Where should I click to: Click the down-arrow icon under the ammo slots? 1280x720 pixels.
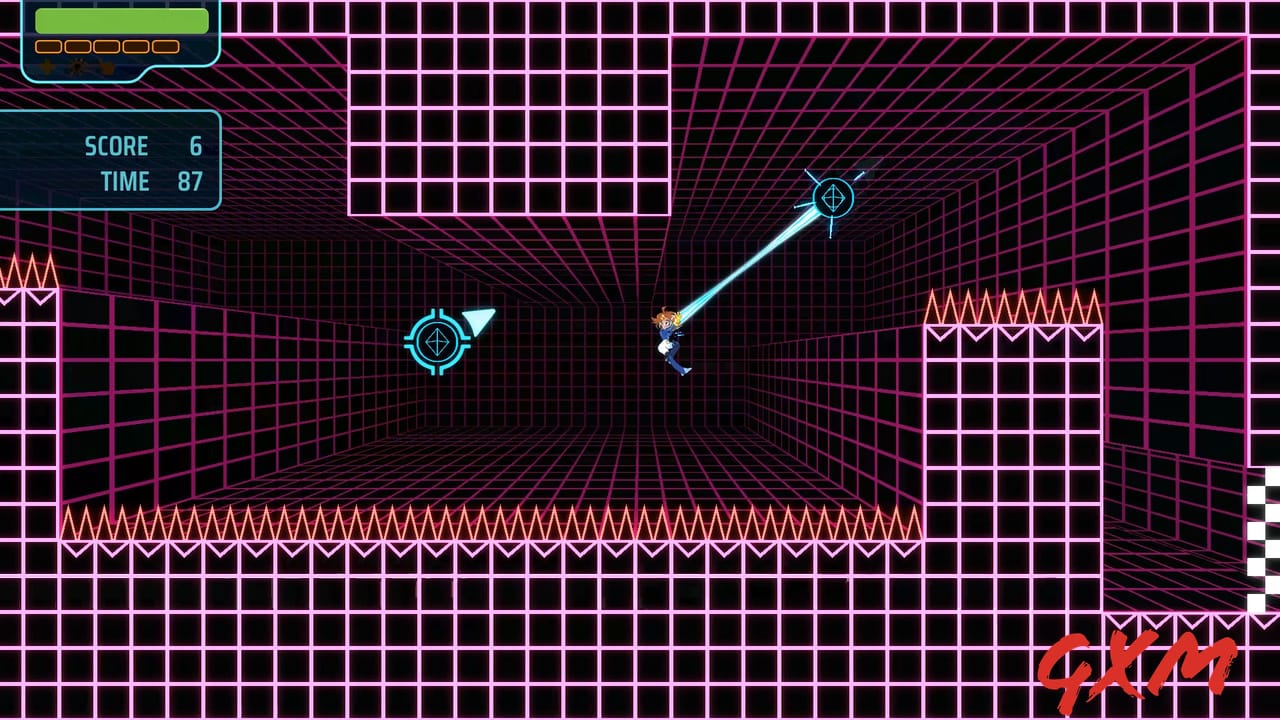[47, 66]
